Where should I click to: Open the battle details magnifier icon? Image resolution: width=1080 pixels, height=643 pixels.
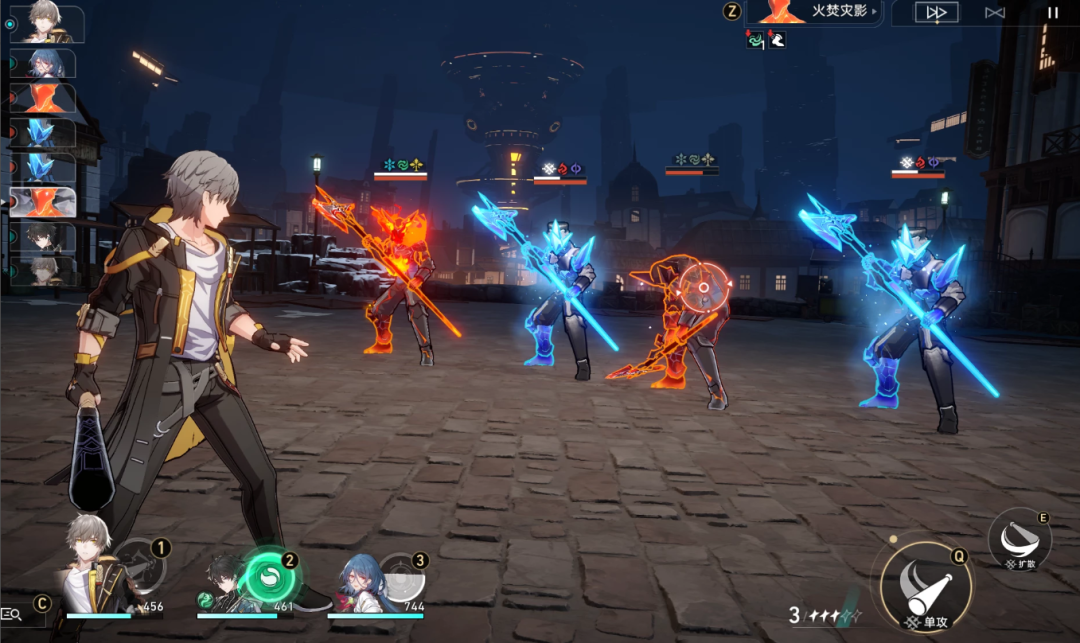[x=13, y=614]
